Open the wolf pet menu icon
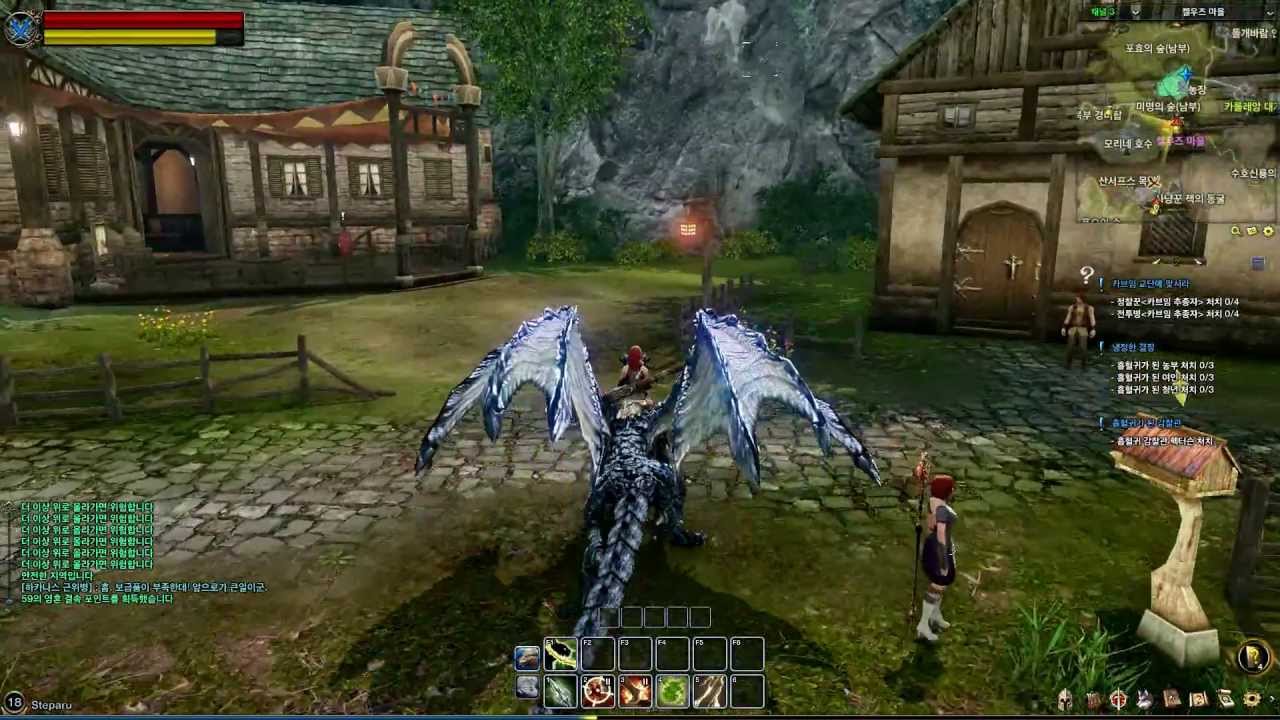 point(1145,700)
